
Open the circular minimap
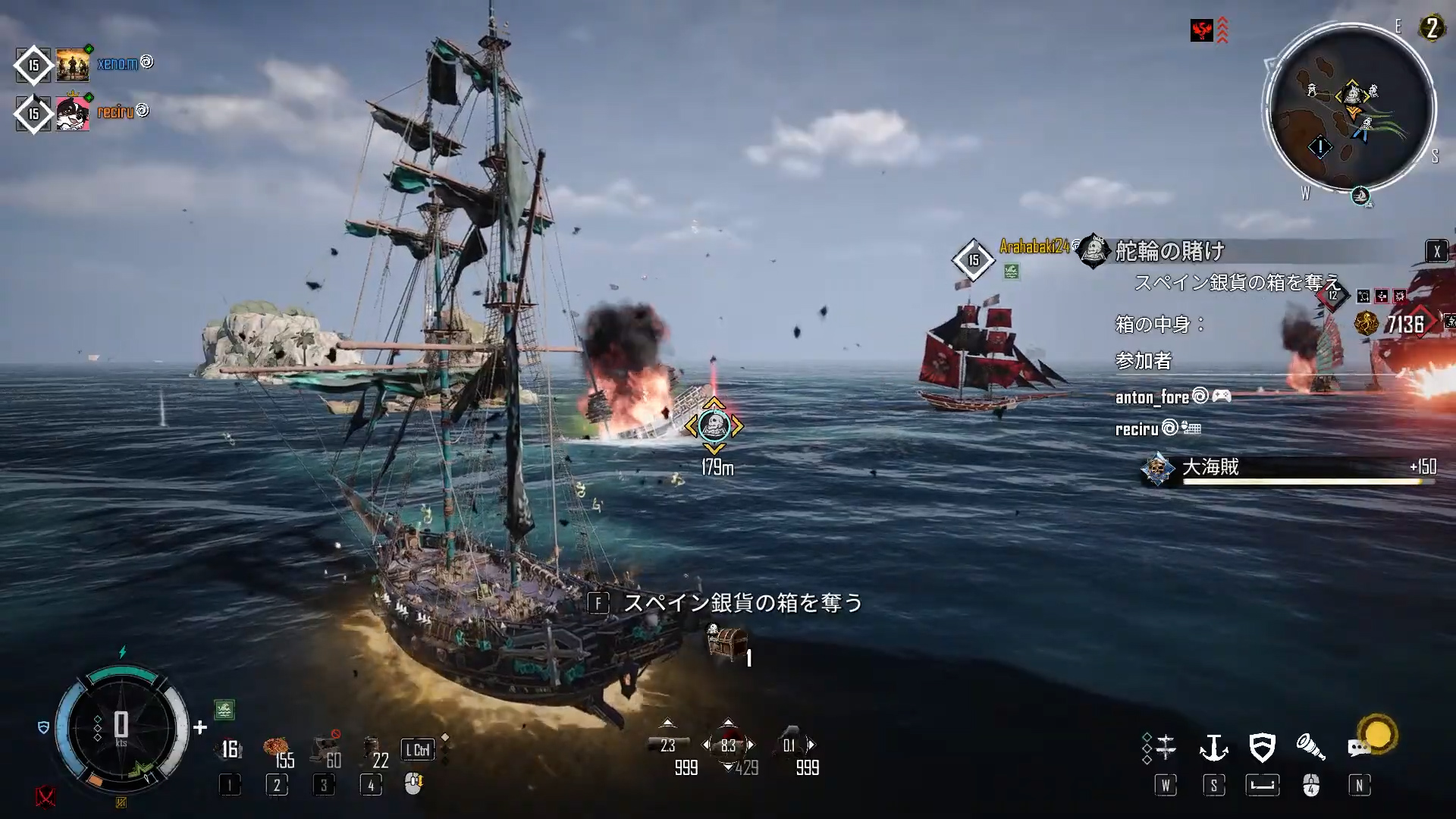tap(1351, 110)
